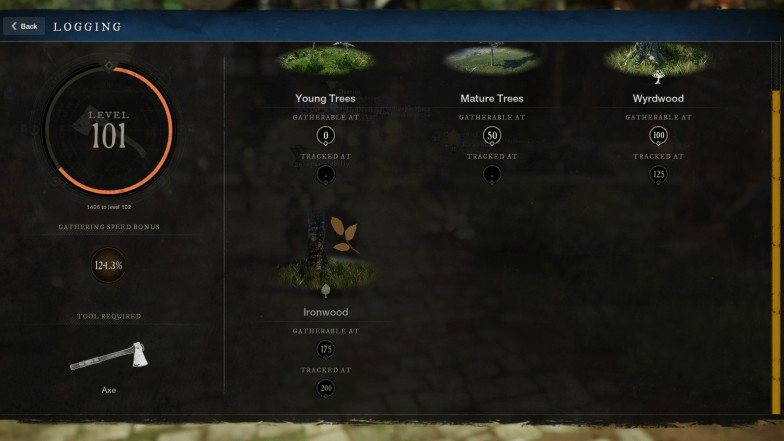
Task: Choose the Wyrdwood resource entry
Action: [x=658, y=98]
